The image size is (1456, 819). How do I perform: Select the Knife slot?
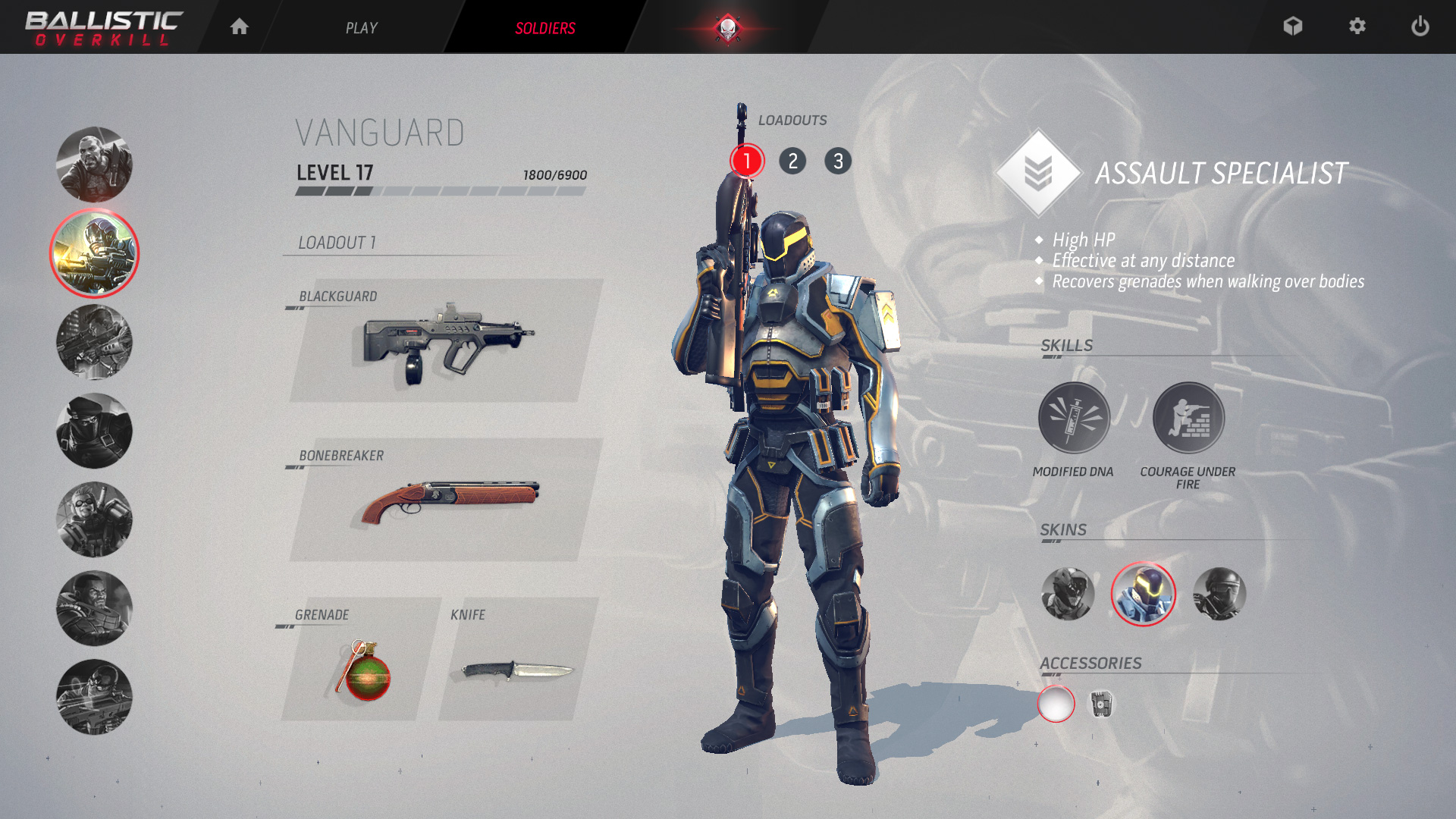[x=517, y=660]
